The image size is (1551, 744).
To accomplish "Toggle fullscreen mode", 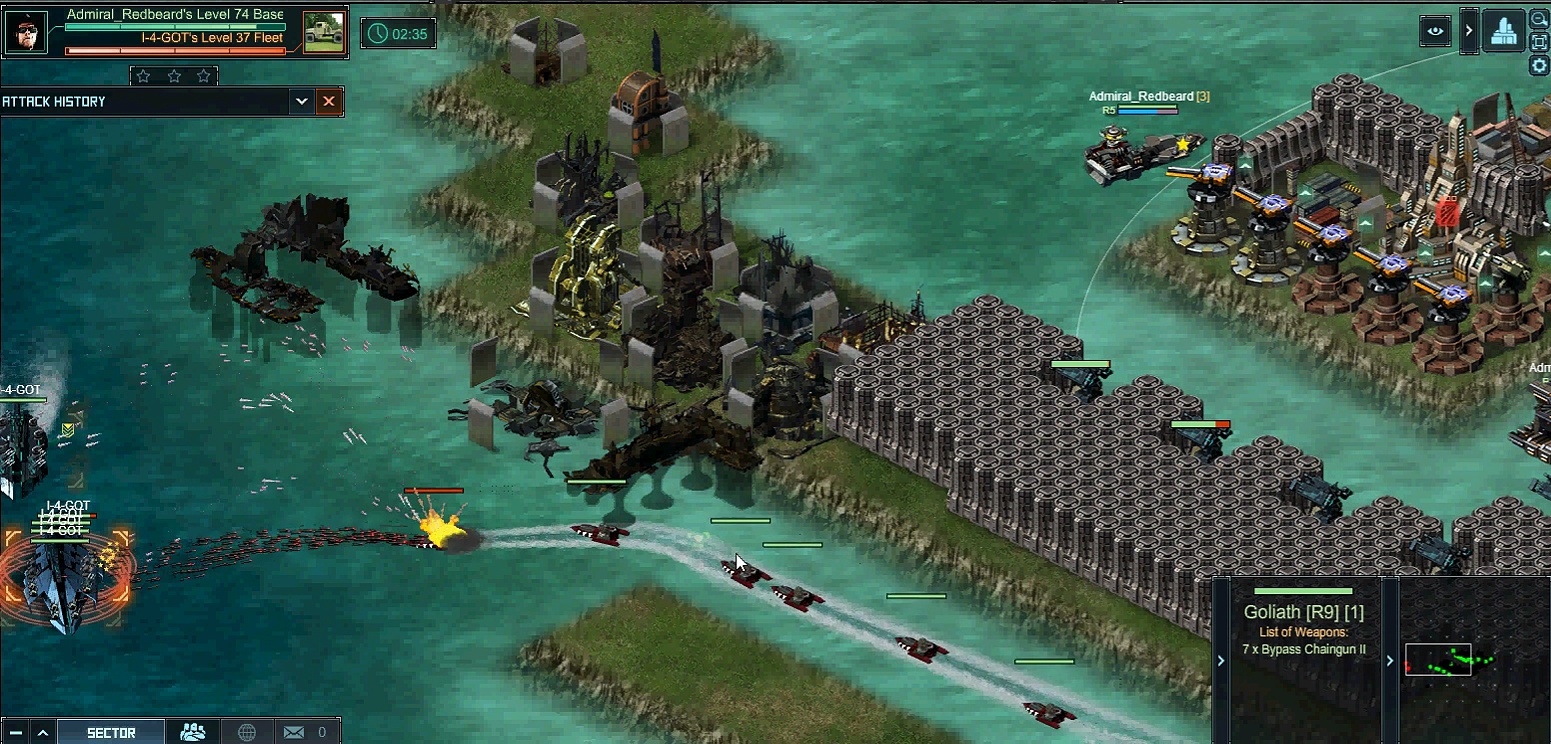I will click(x=1539, y=41).
